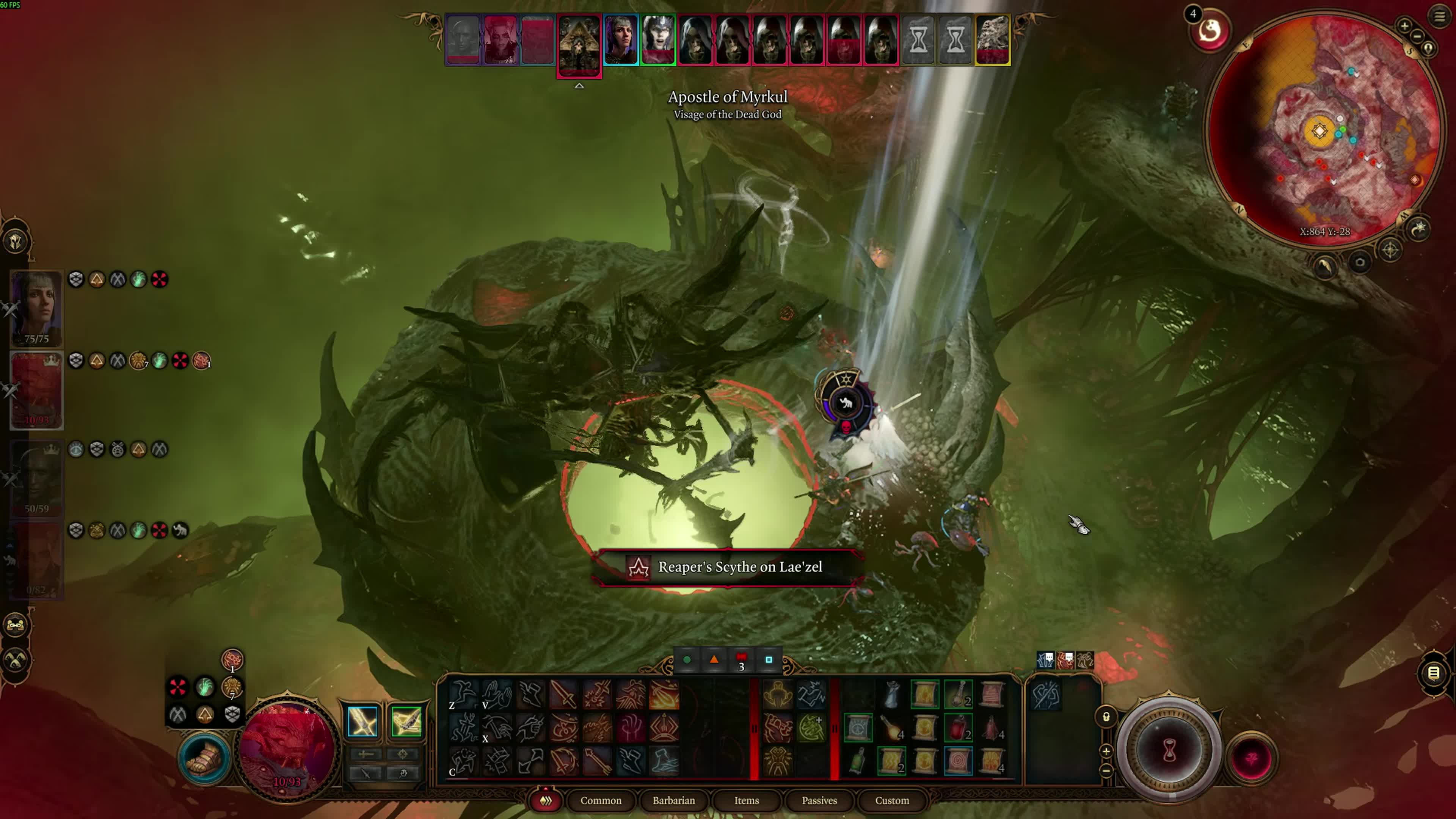Image resolution: width=1456 pixels, height=819 pixels.
Task: Switch to the Custom hotbar tab
Action: [891, 800]
